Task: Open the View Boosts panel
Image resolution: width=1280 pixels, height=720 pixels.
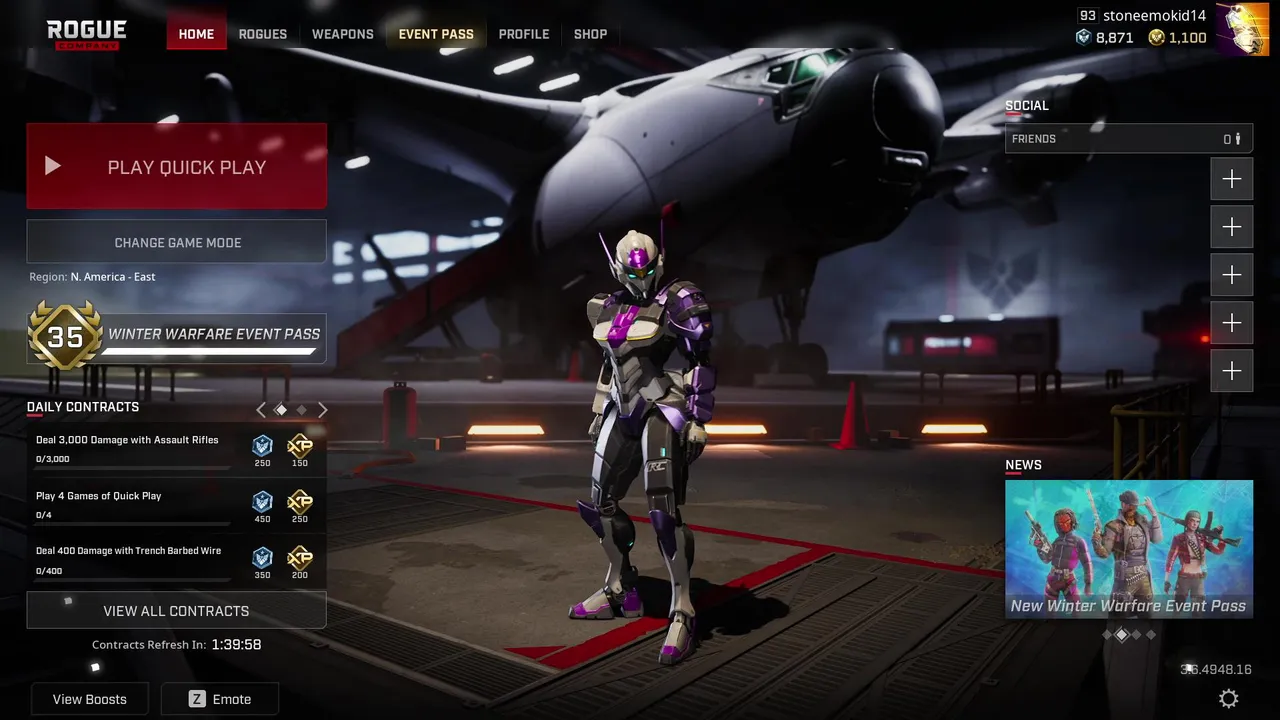Action: click(90, 699)
